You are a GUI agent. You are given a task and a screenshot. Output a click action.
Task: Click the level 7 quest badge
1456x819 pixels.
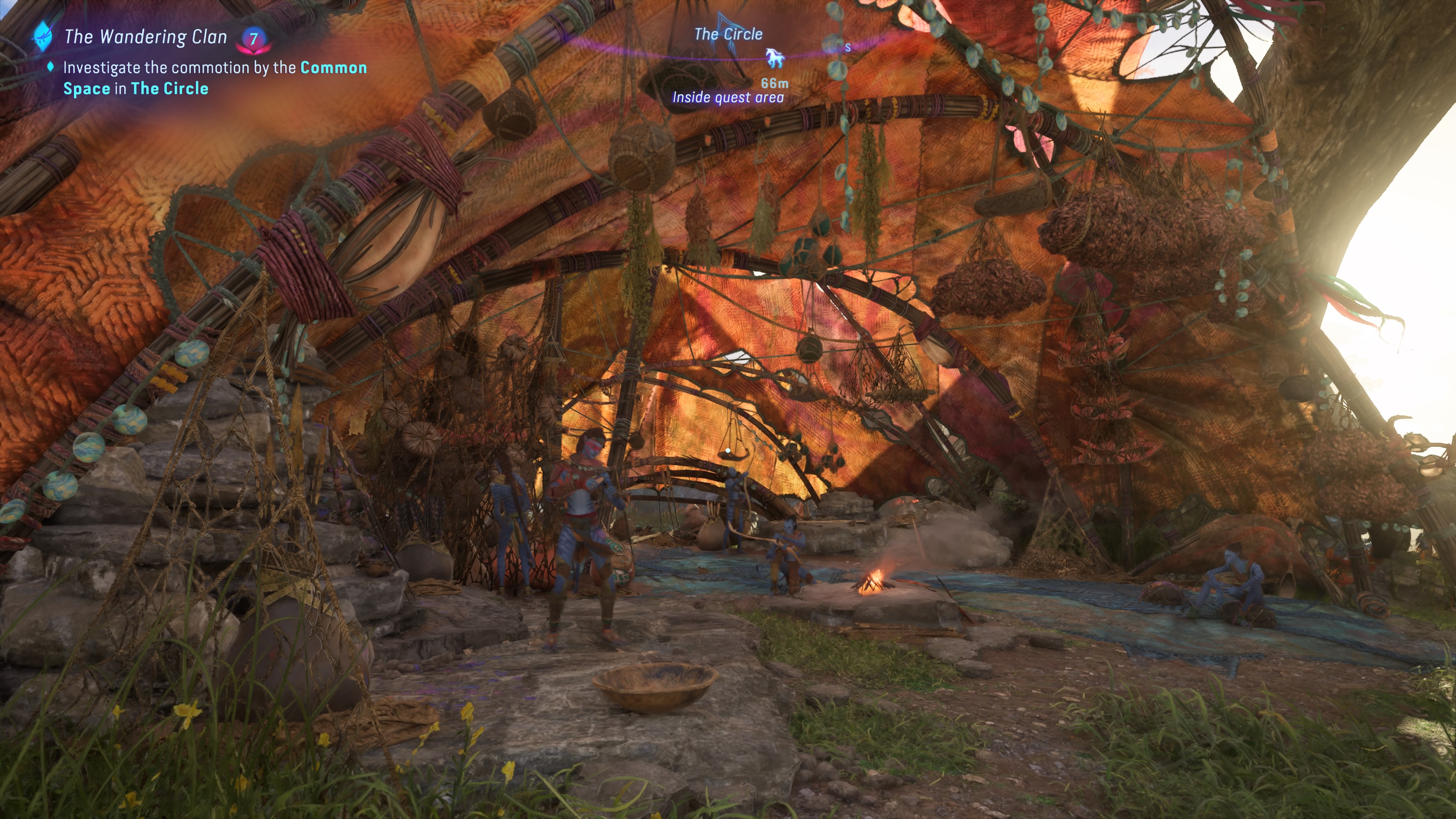pos(254,38)
